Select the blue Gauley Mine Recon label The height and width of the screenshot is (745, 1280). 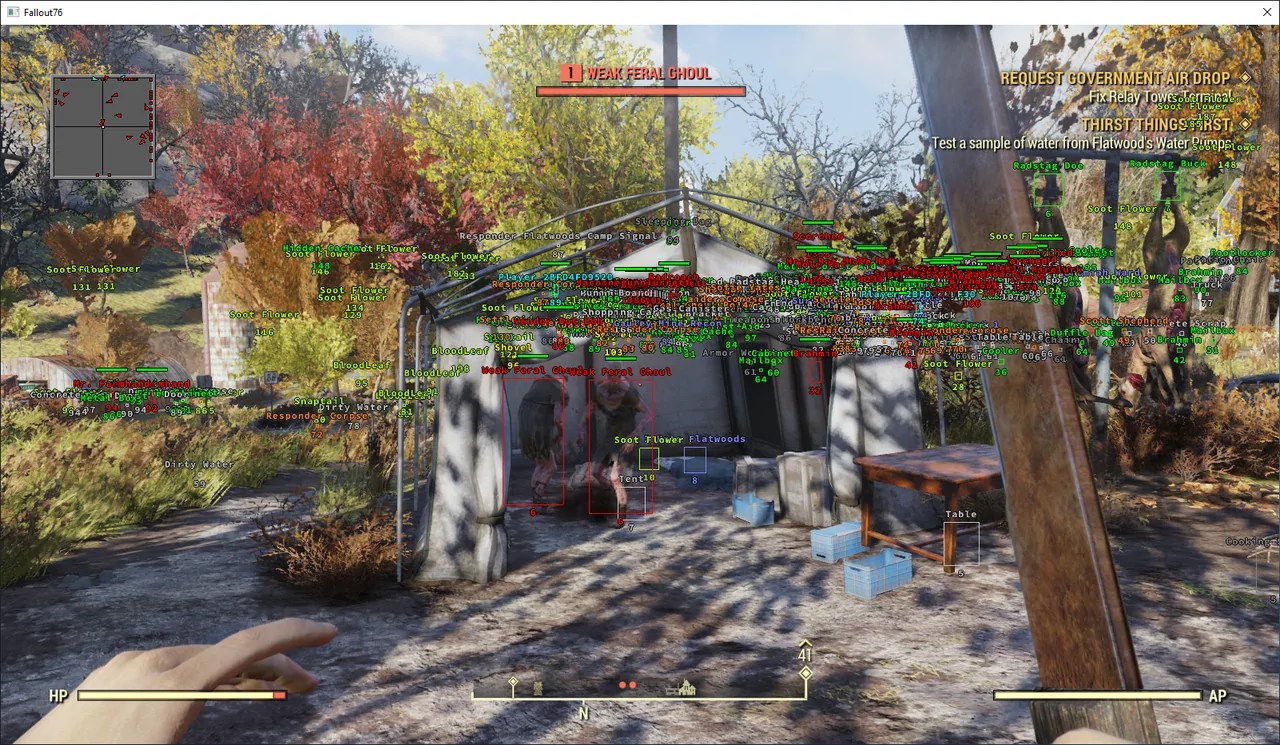click(668, 324)
